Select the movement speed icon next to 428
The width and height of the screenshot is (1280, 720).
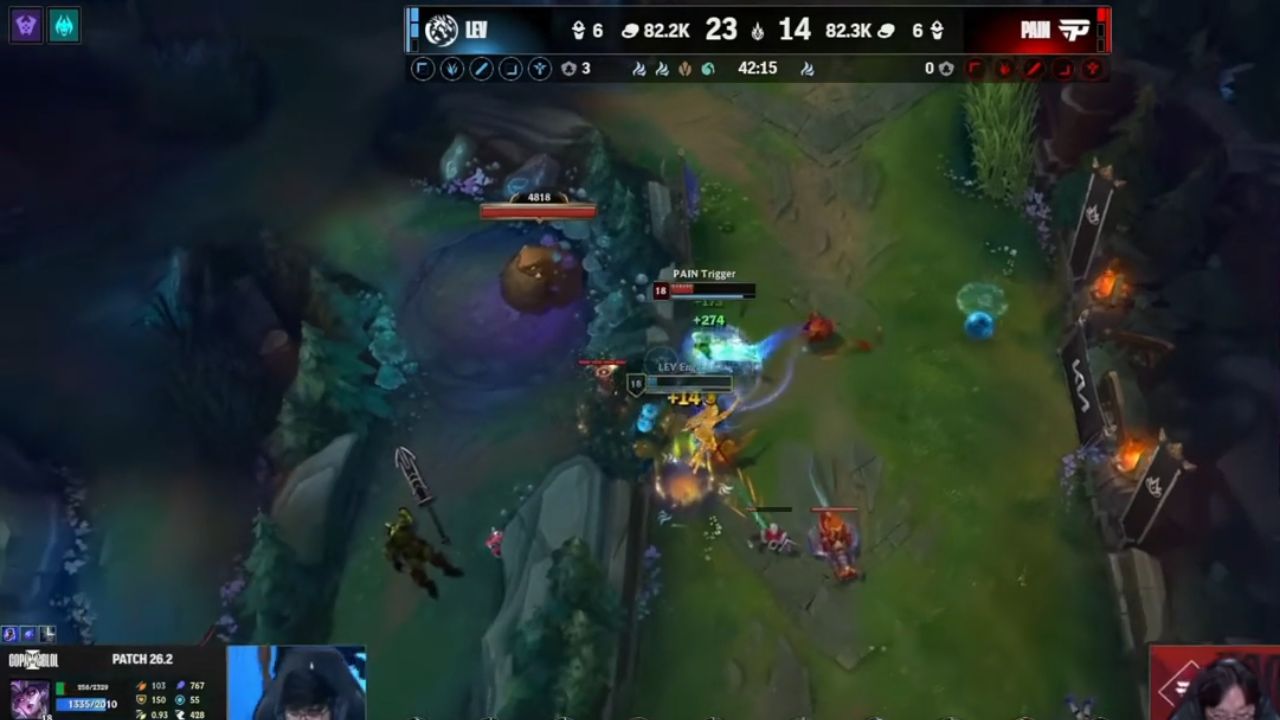[x=181, y=712]
